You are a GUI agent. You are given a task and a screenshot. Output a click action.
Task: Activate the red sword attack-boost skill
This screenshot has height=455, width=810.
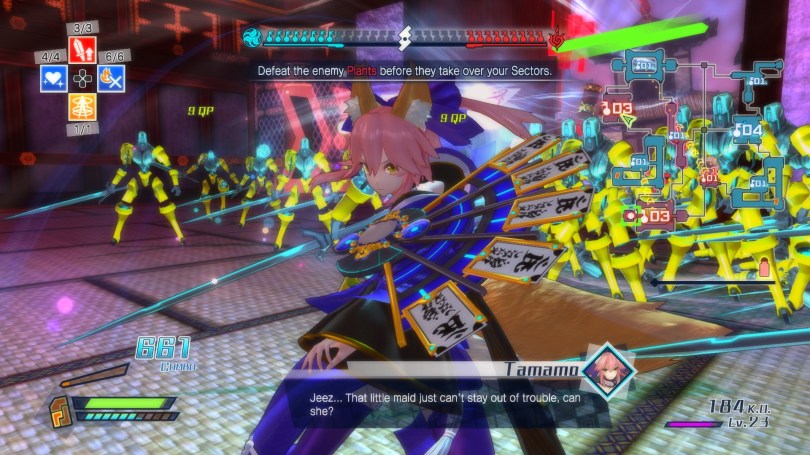pyautogui.click(x=82, y=50)
